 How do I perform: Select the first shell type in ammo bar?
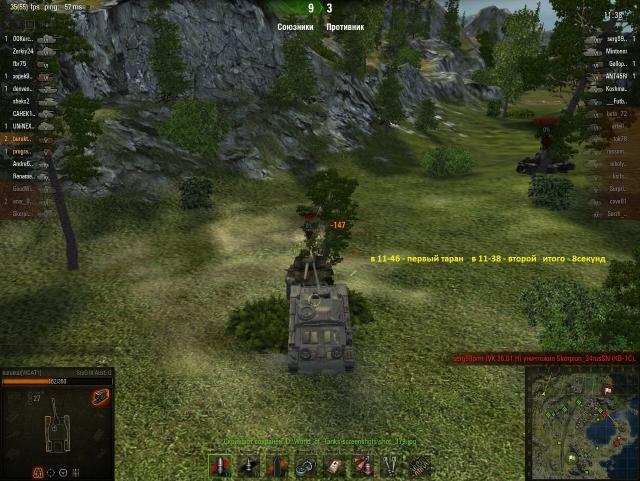[x=218, y=466]
